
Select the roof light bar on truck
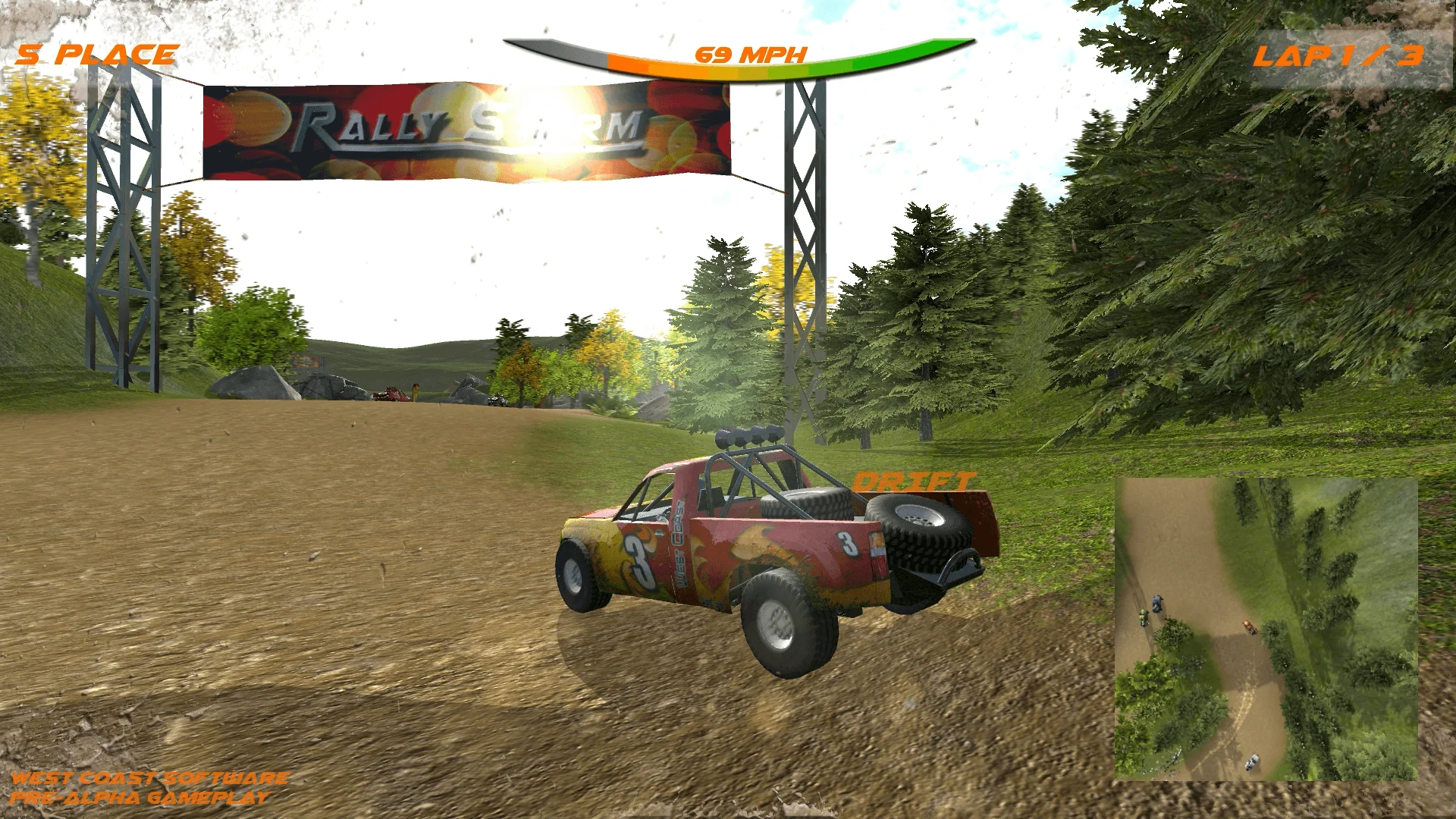[748, 438]
